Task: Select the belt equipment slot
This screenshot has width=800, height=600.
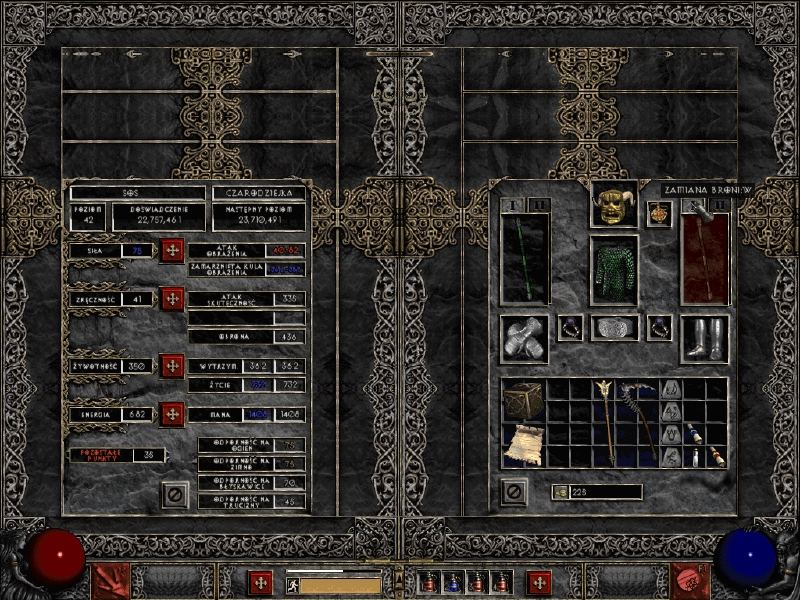Action: pyautogui.click(x=614, y=328)
